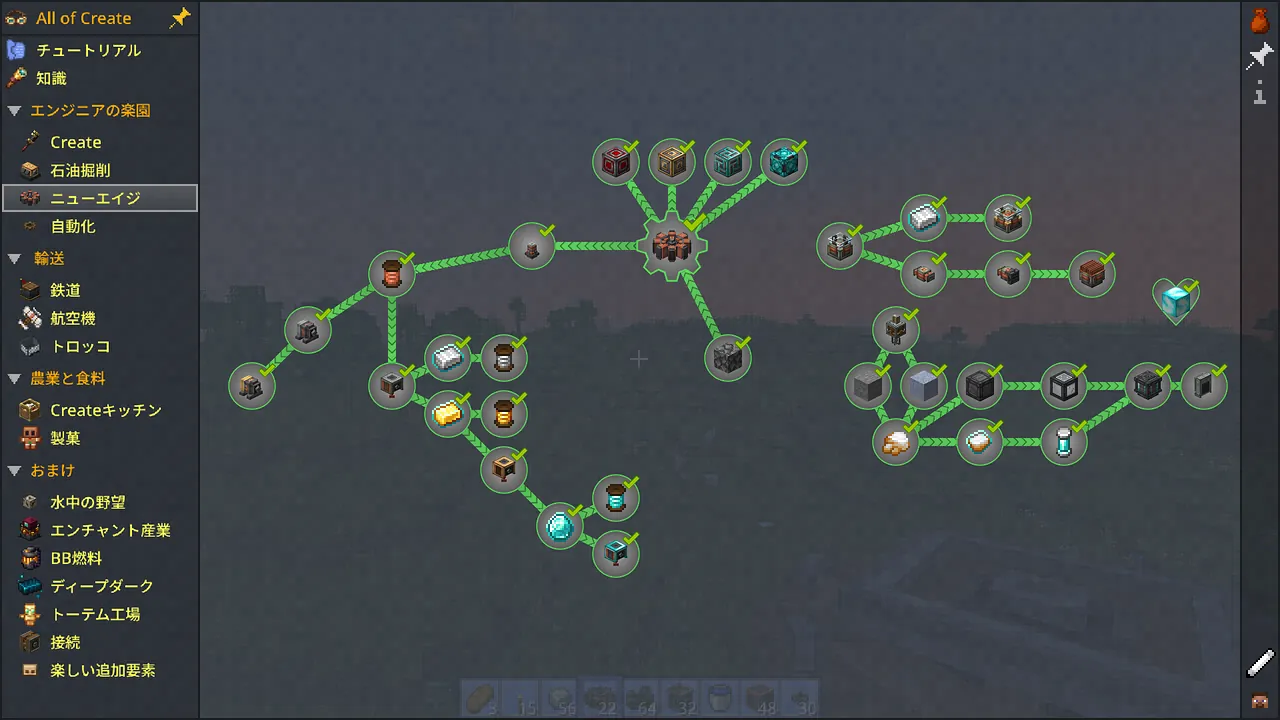The height and width of the screenshot is (720, 1280).
Task: Open the 鉄道 chapter icon
Action: (30, 289)
